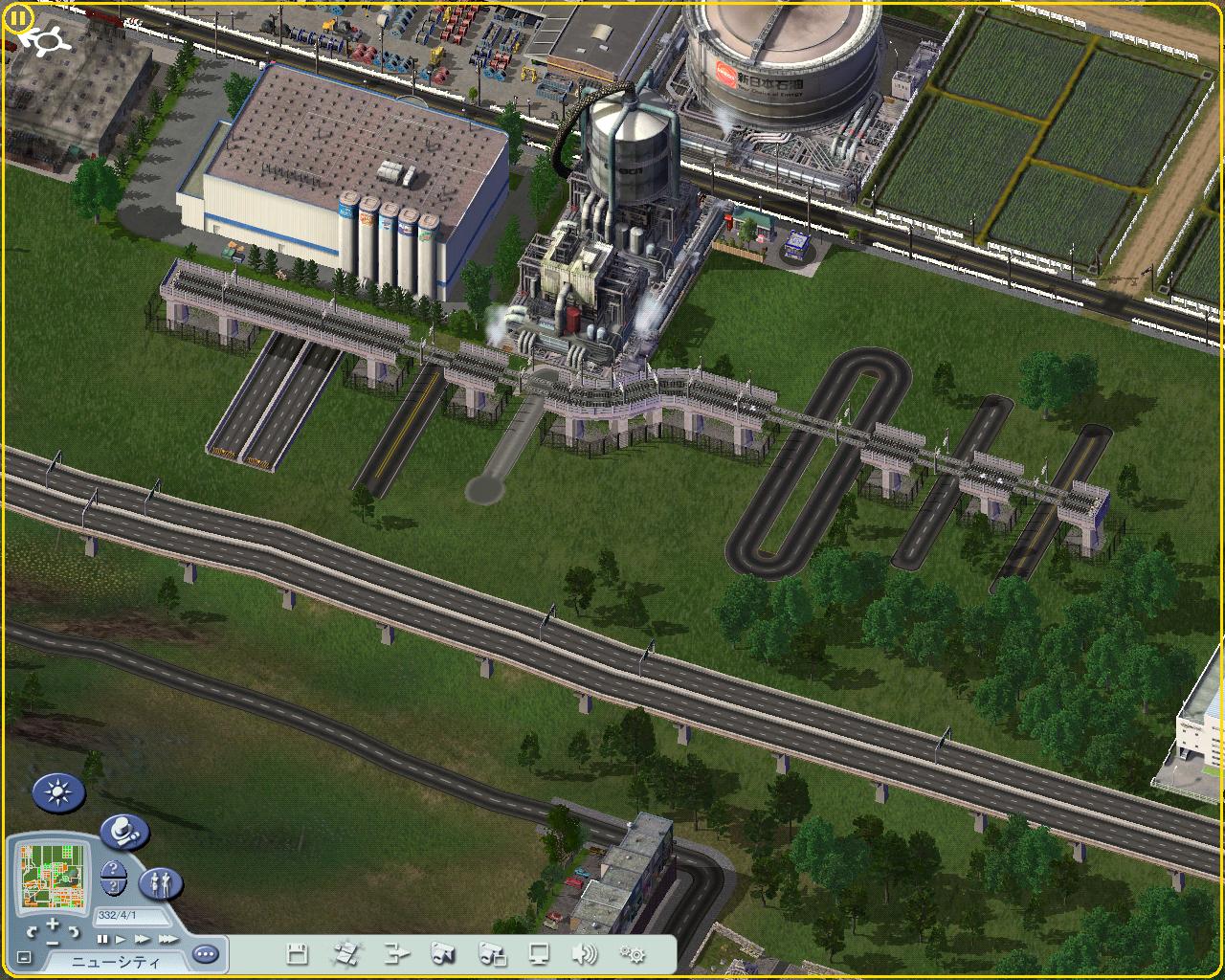The height and width of the screenshot is (980, 1225).
Task: Open audio options via the speaker icon
Action: (583, 953)
